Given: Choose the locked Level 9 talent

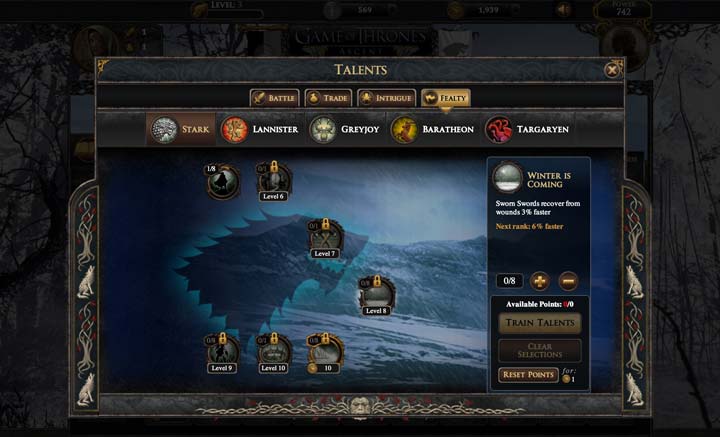Looking at the screenshot, I should click(222, 351).
